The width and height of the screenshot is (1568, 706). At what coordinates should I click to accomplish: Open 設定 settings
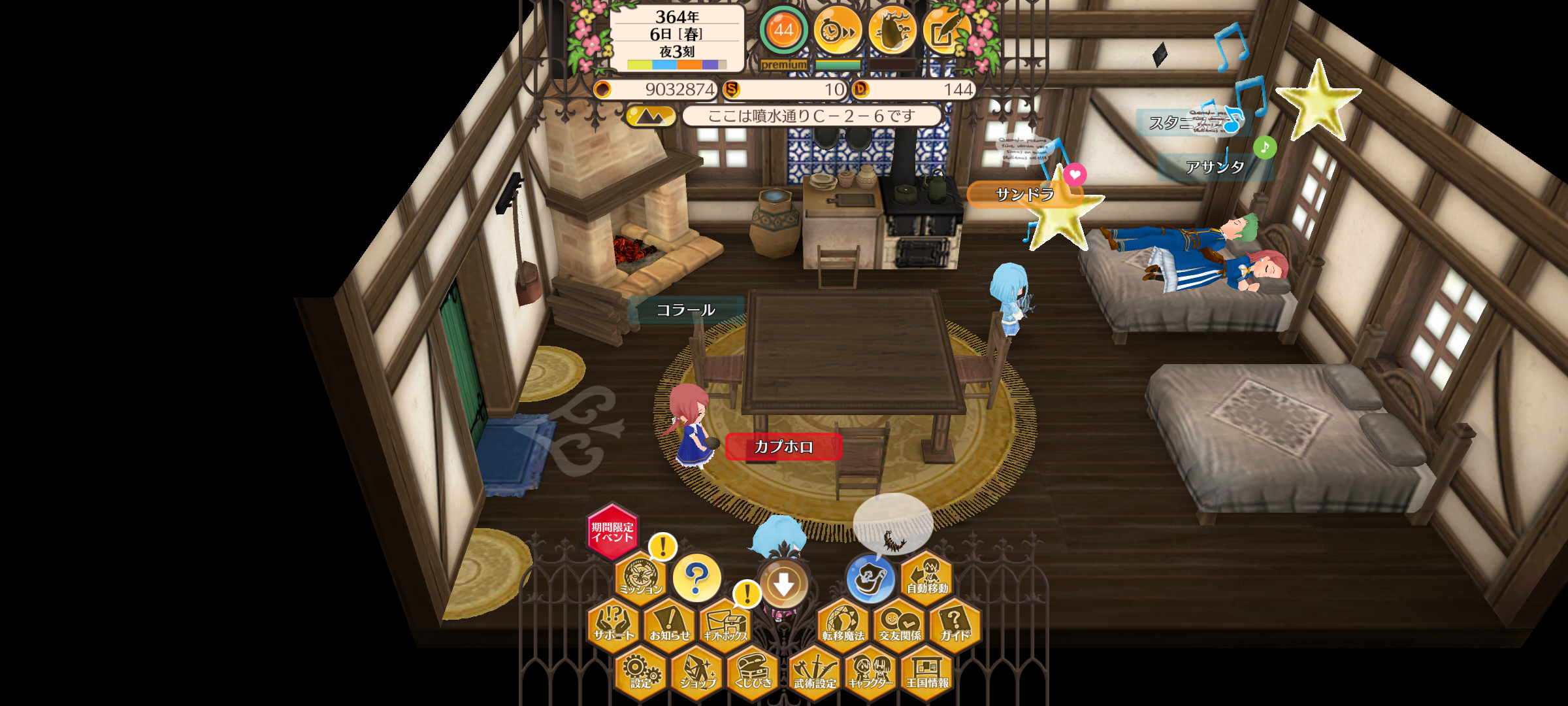(x=641, y=672)
